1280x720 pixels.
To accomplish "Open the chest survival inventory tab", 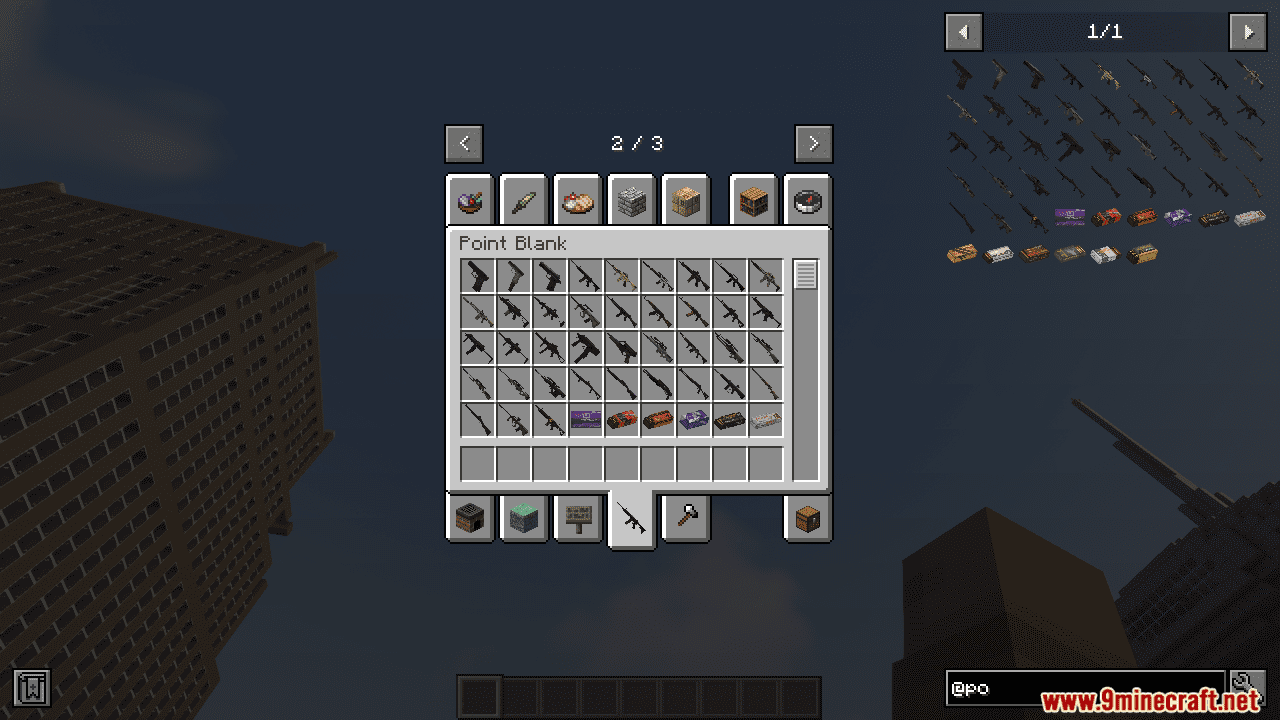I will (x=808, y=518).
